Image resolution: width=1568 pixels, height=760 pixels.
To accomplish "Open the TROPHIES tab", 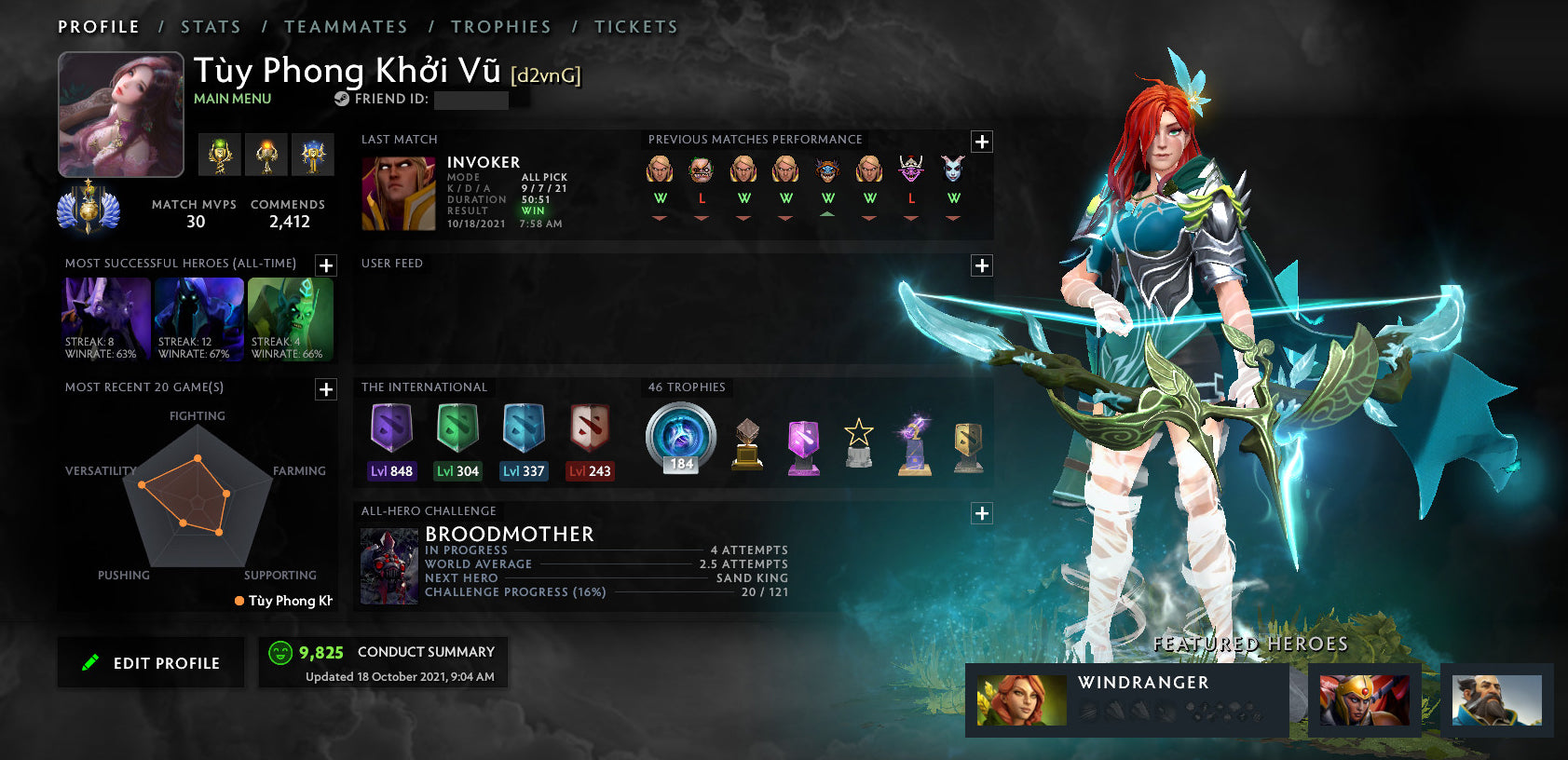I will (x=501, y=26).
